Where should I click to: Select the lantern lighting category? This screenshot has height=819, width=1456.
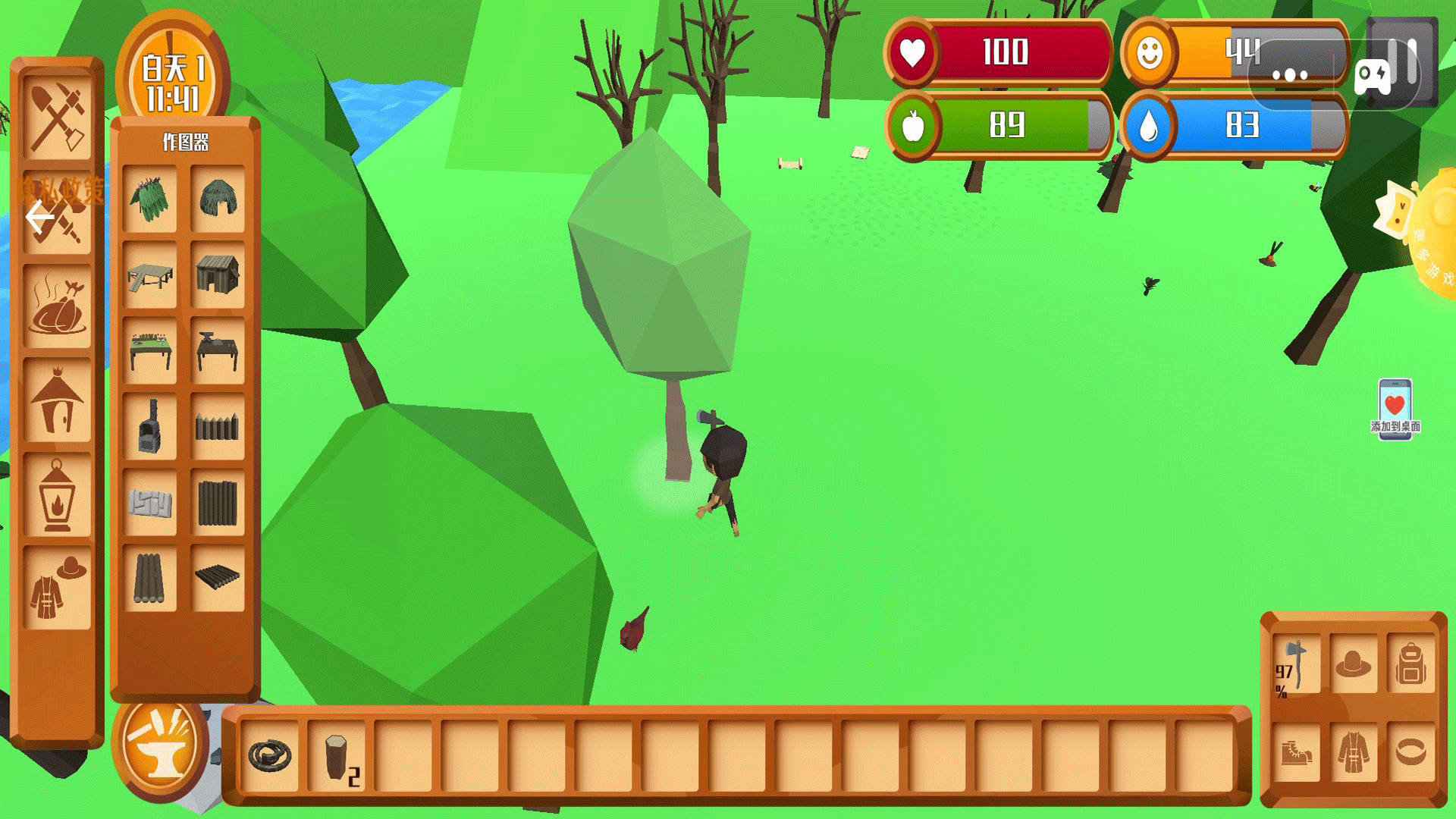click(57, 494)
